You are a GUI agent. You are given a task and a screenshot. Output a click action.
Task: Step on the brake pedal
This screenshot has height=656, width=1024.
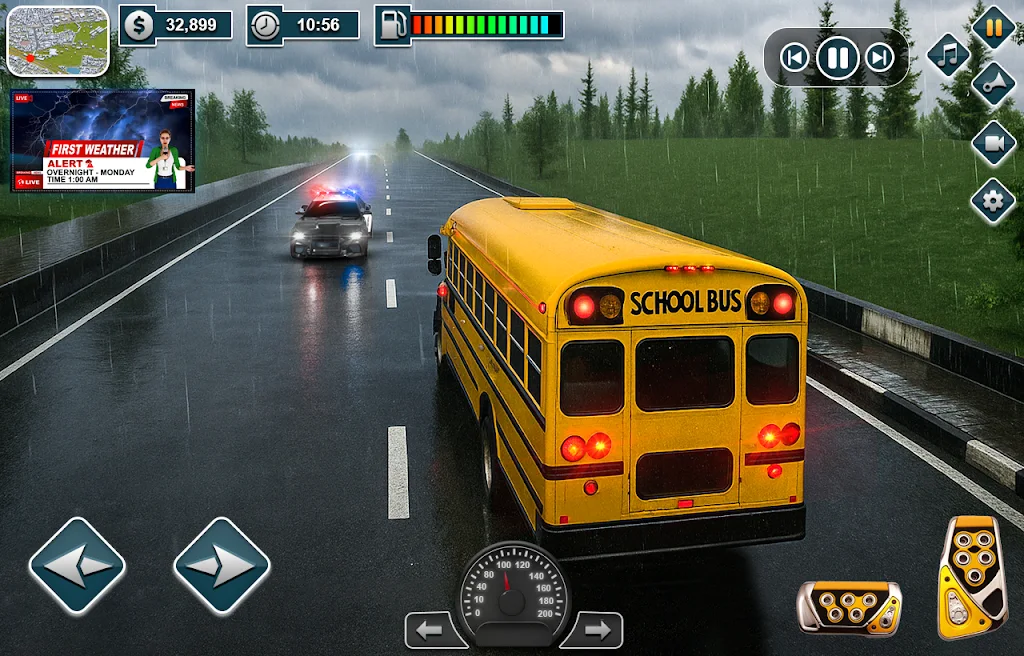click(x=848, y=607)
